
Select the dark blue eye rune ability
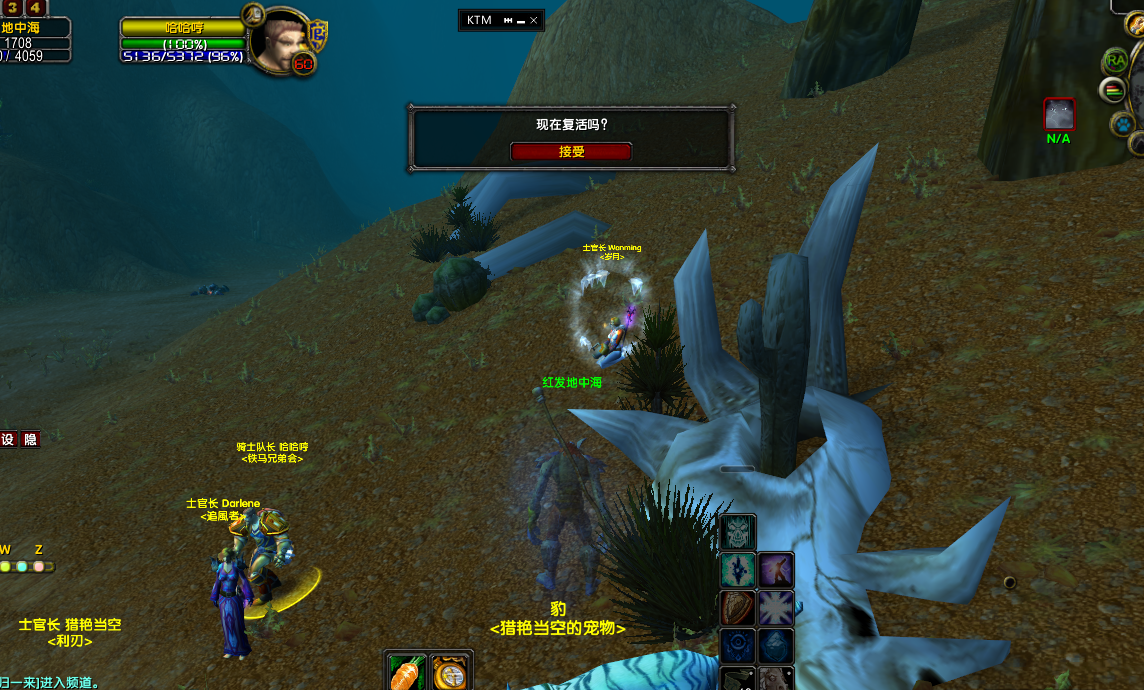(738, 646)
